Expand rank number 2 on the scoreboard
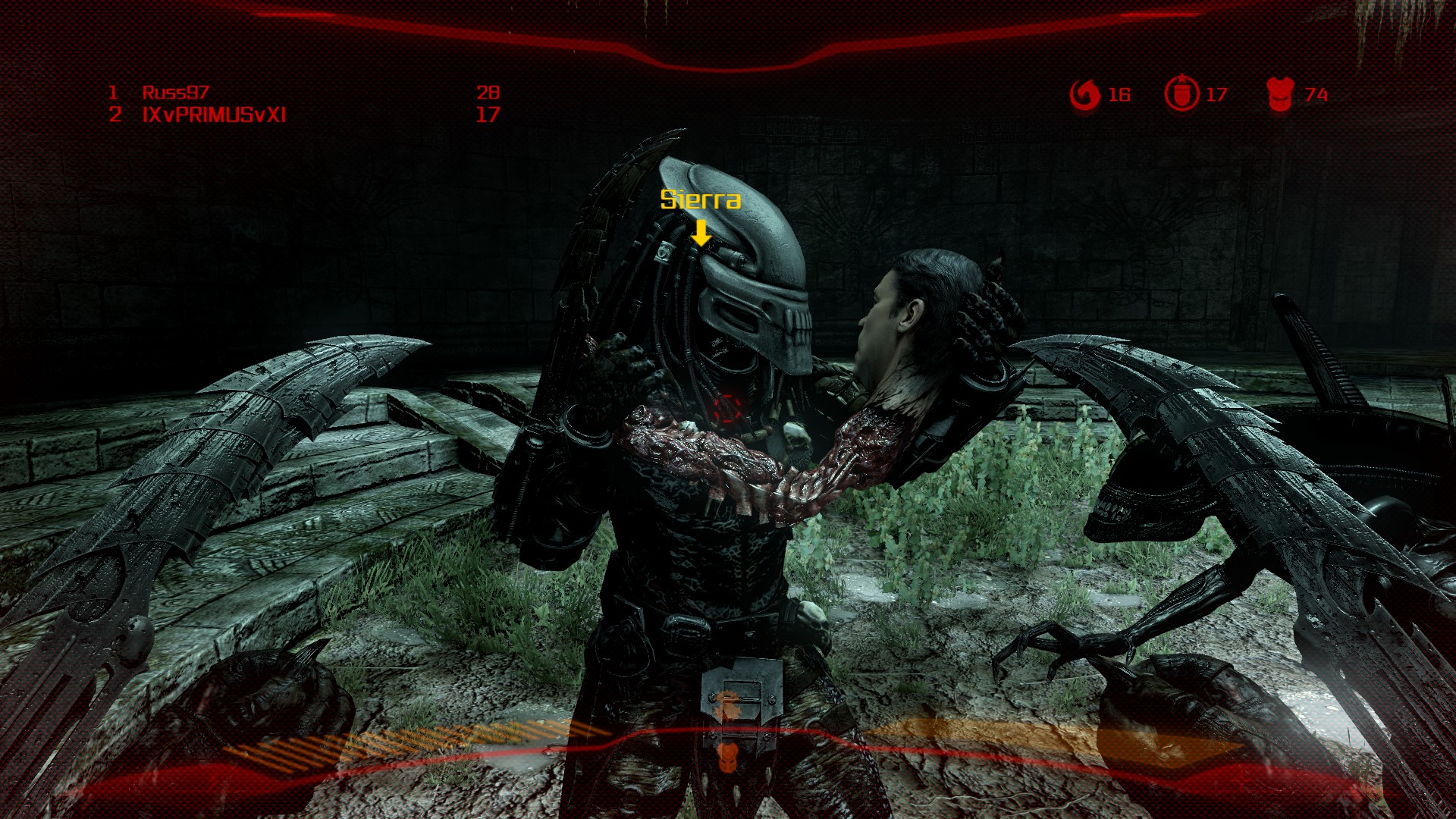The image size is (1456, 819). click(x=114, y=115)
